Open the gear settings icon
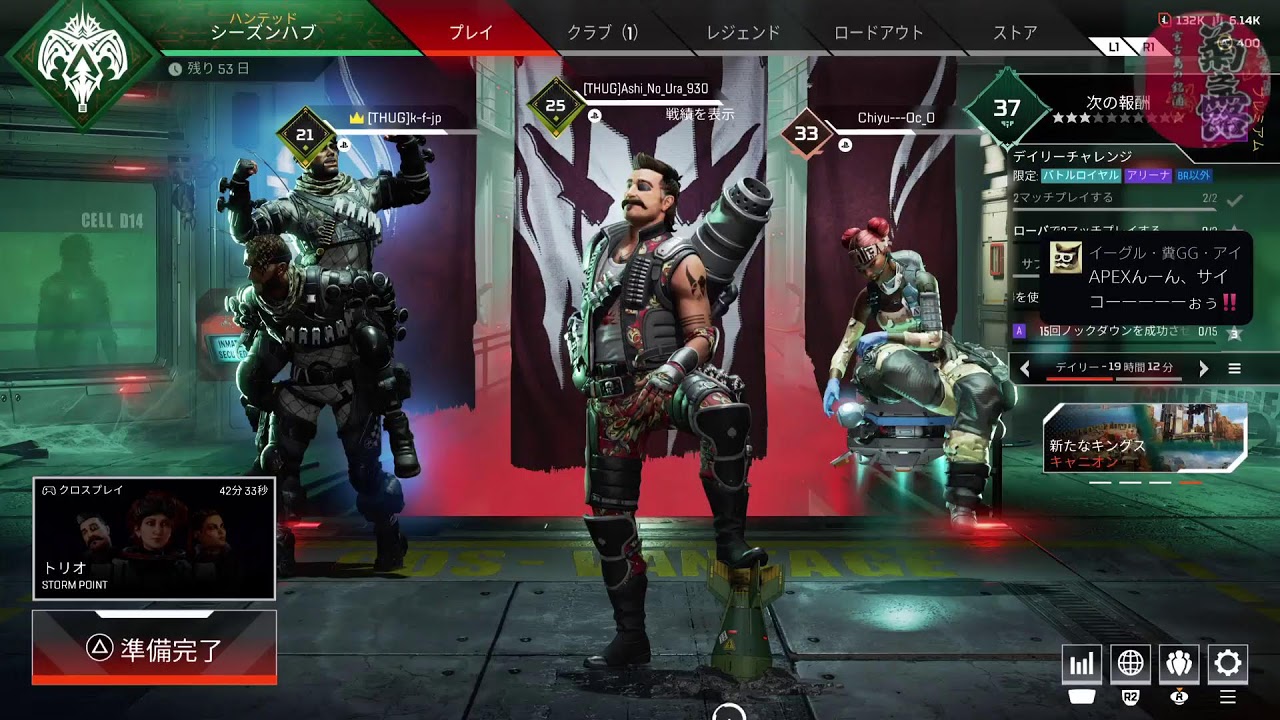This screenshot has width=1280, height=720. tap(1228, 663)
